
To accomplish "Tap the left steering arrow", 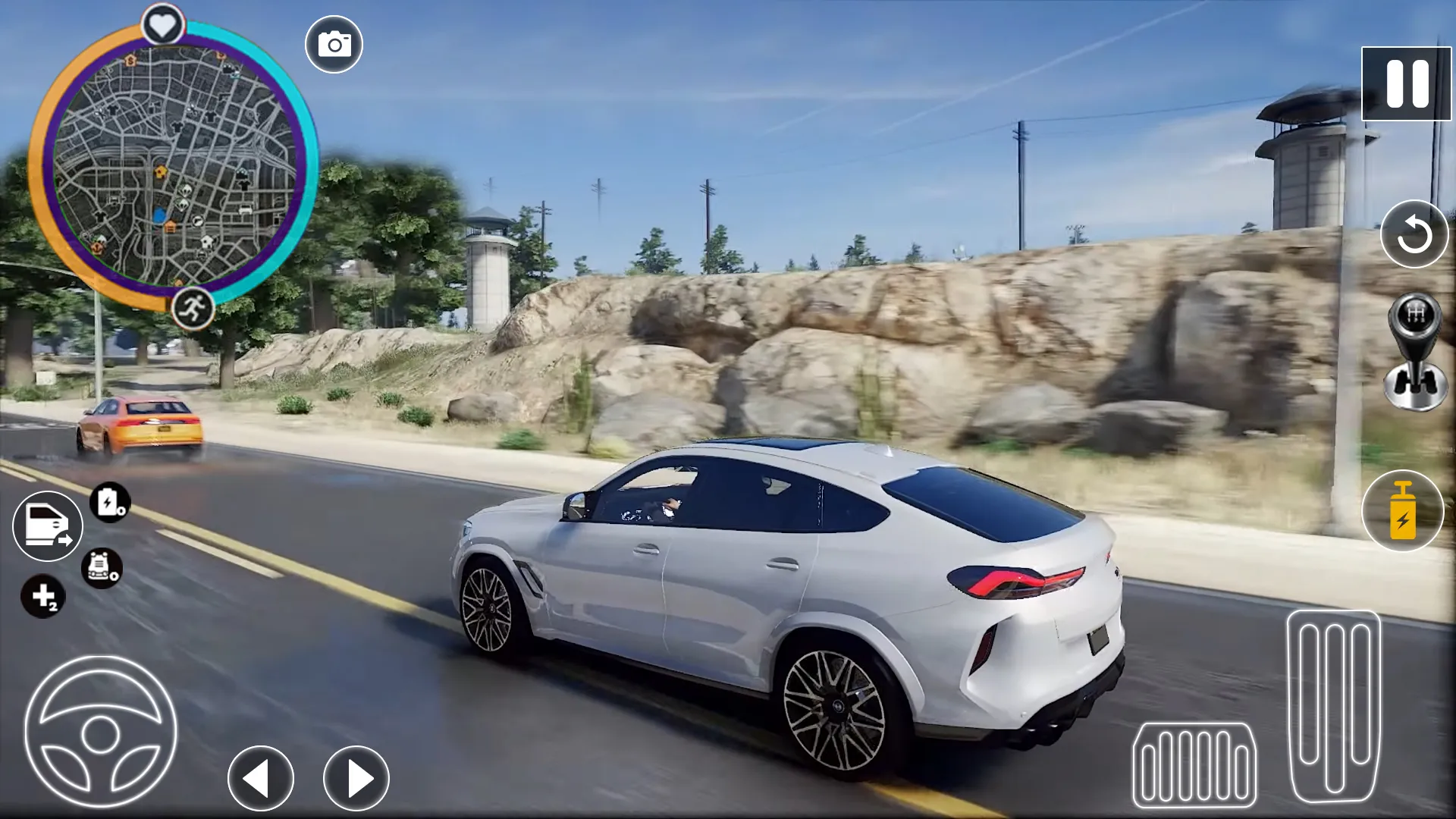I will [262, 779].
